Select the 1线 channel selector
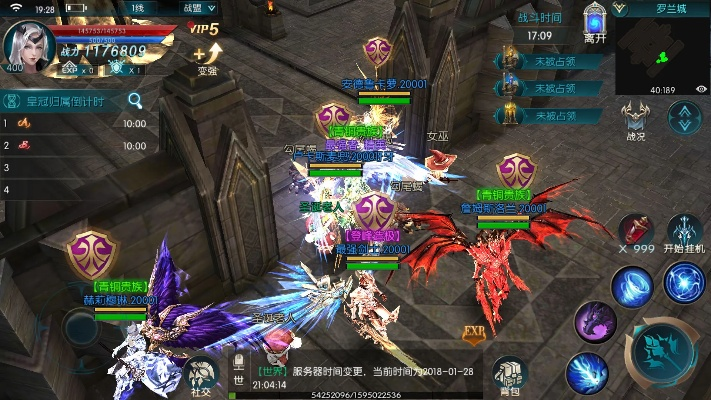 click(x=138, y=7)
